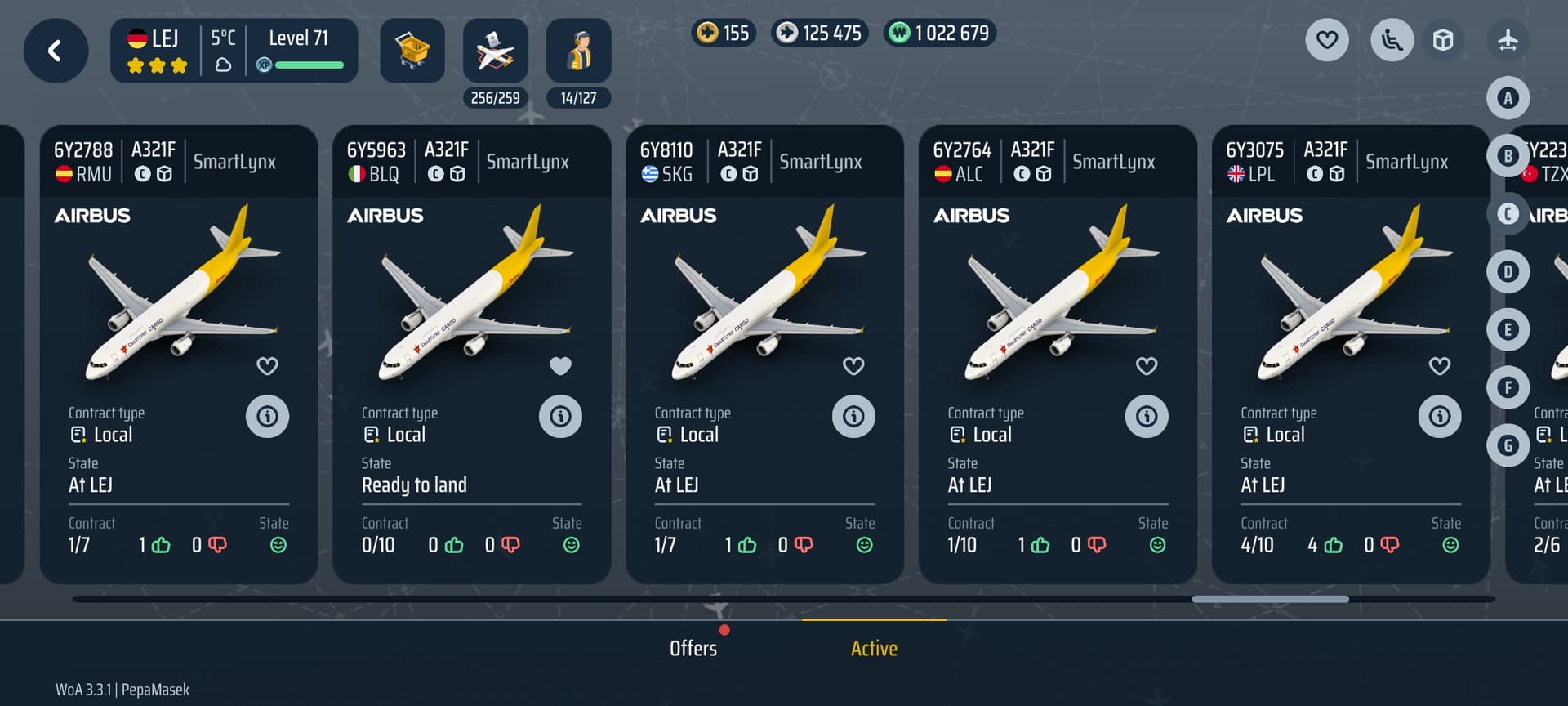This screenshot has width=1568, height=706.
Task: Favorite flight 6Y8110 to SKG
Action: click(x=853, y=366)
